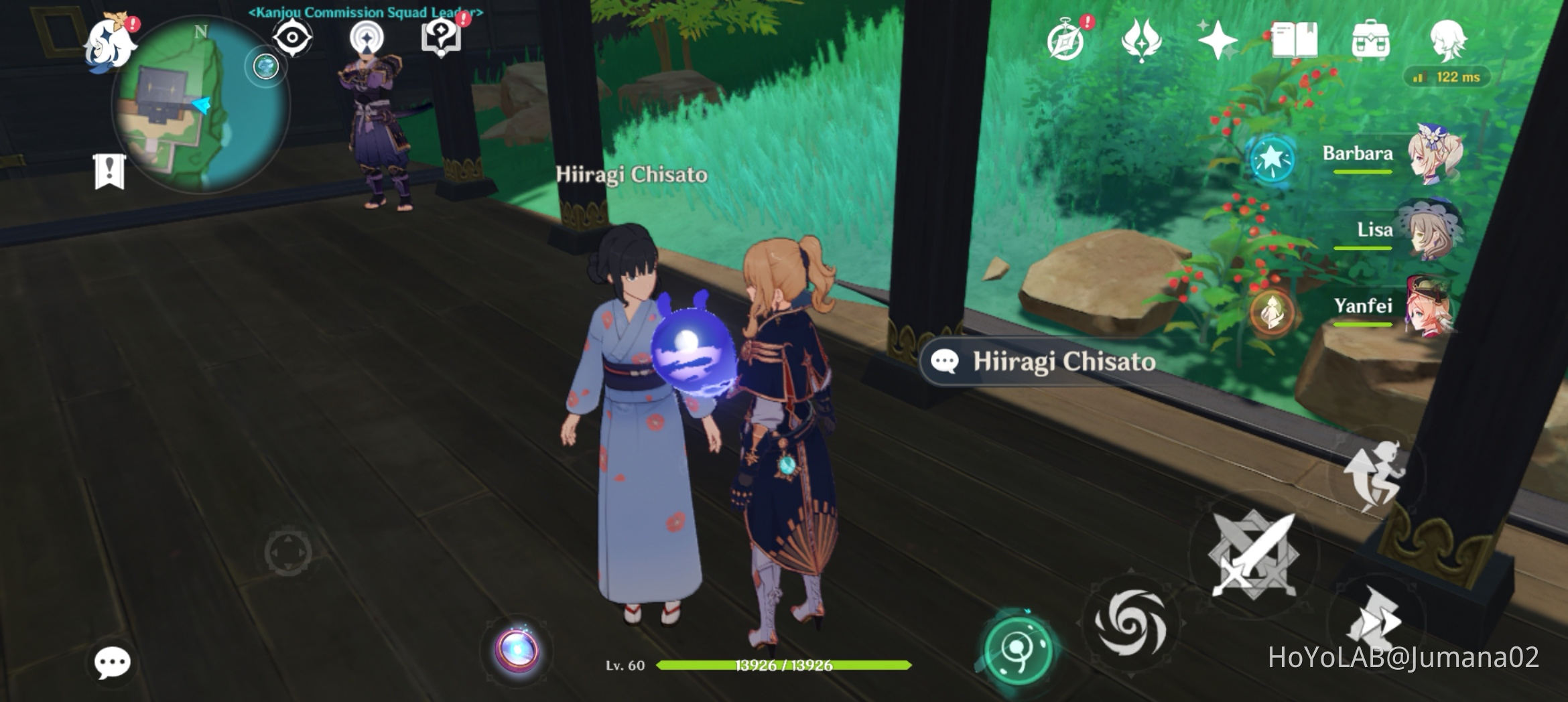This screenshot has height=702, width=1568.
Task: Open the Wish menu star icon
Action: [x=1217, y=41]
